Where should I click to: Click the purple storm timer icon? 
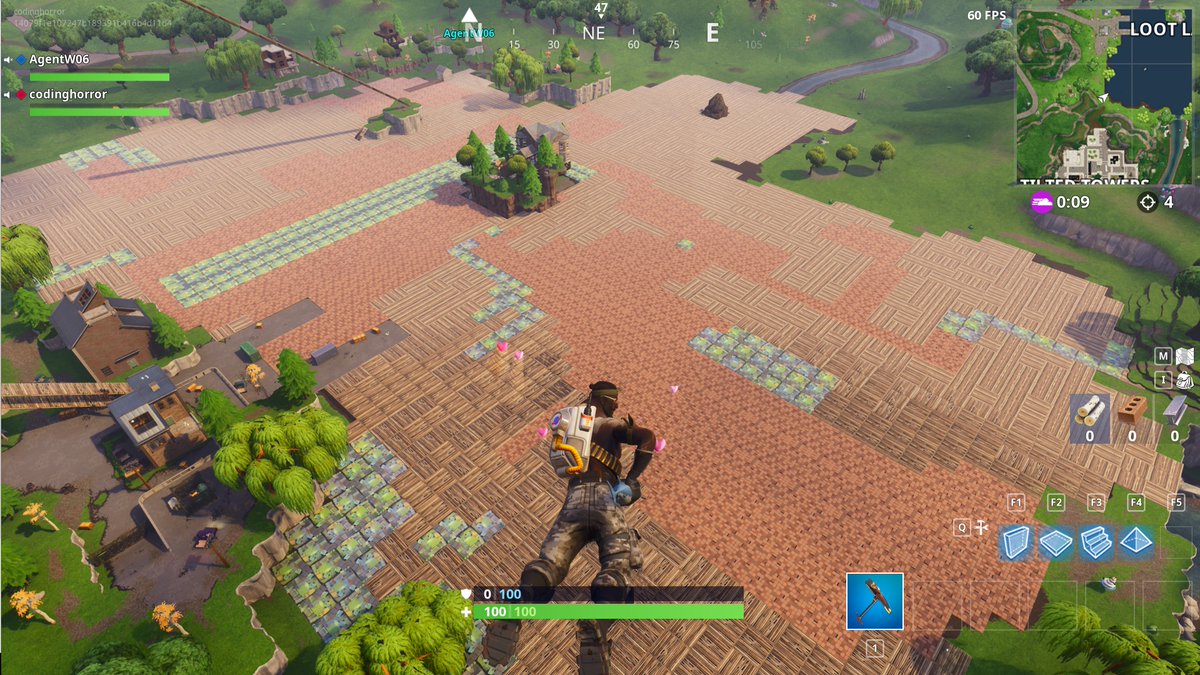pyautogui.click(x=1042, y=202)
